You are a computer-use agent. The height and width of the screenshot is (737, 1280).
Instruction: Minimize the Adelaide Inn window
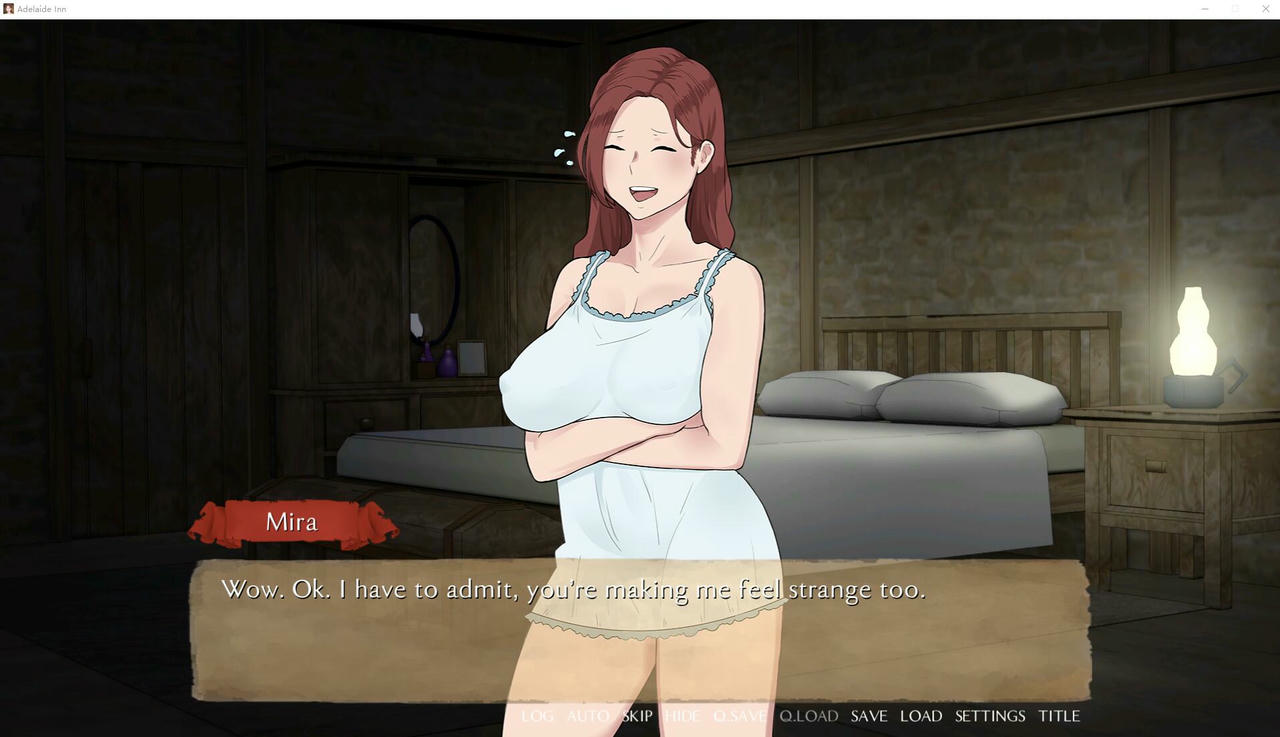[x=1204, y=8]
